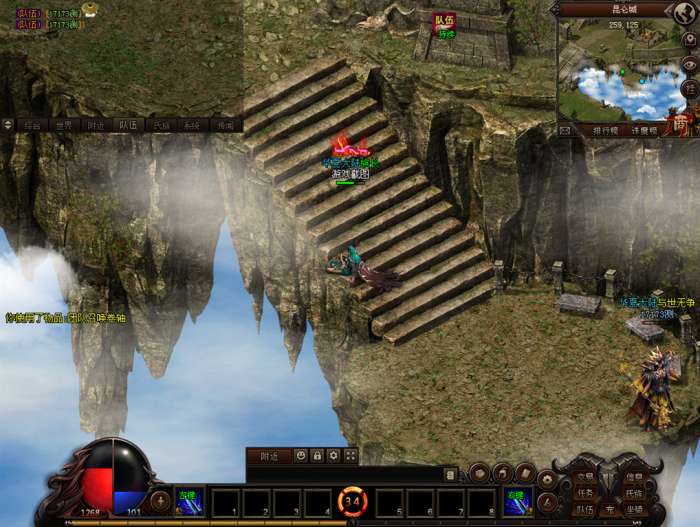Select the 综合 chat tab
Image resolution: width=700 pixels, height=527 pixels.
(33, 126)
